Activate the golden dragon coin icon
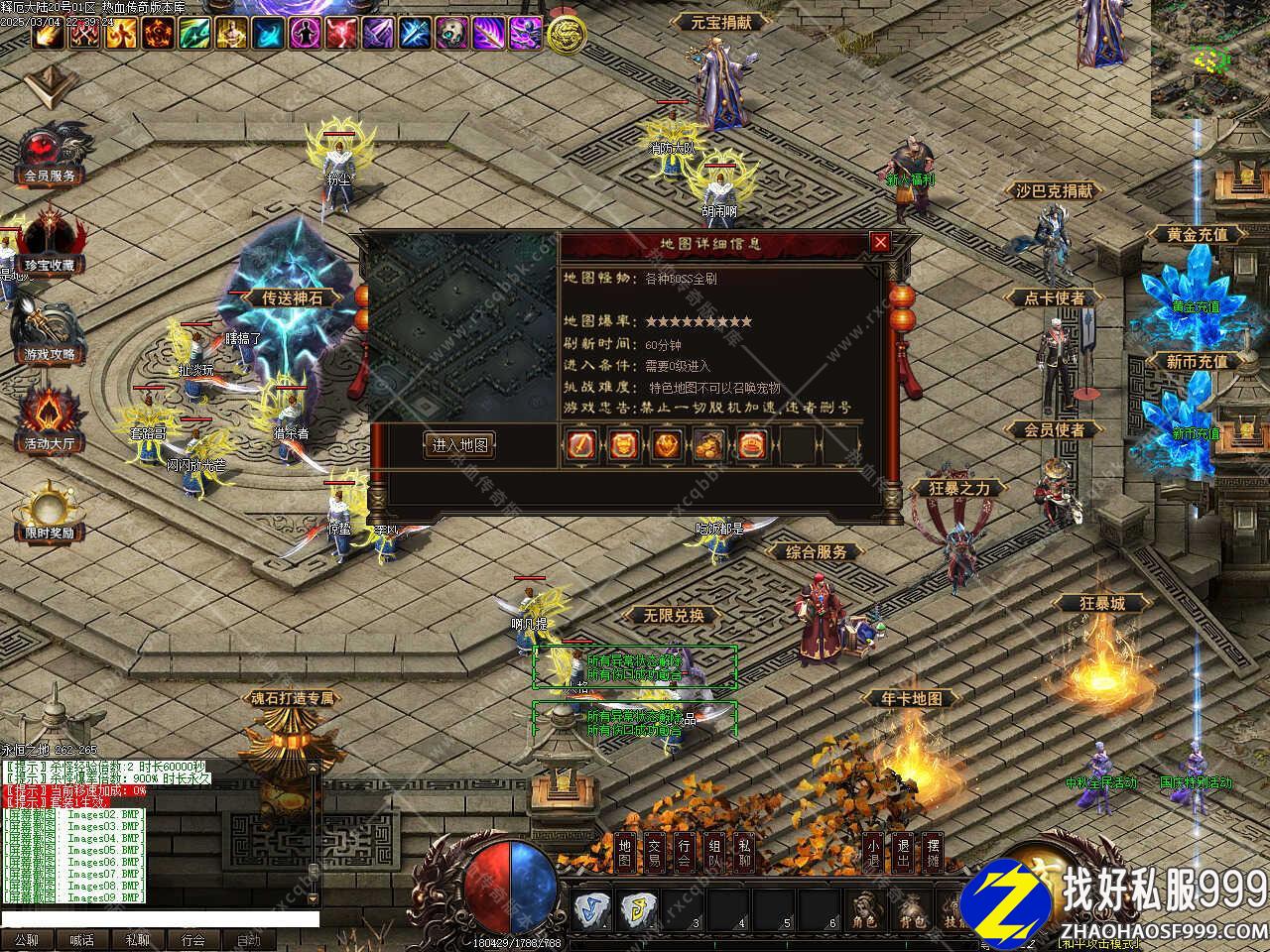1270x952 pixels. pos(566,35)
